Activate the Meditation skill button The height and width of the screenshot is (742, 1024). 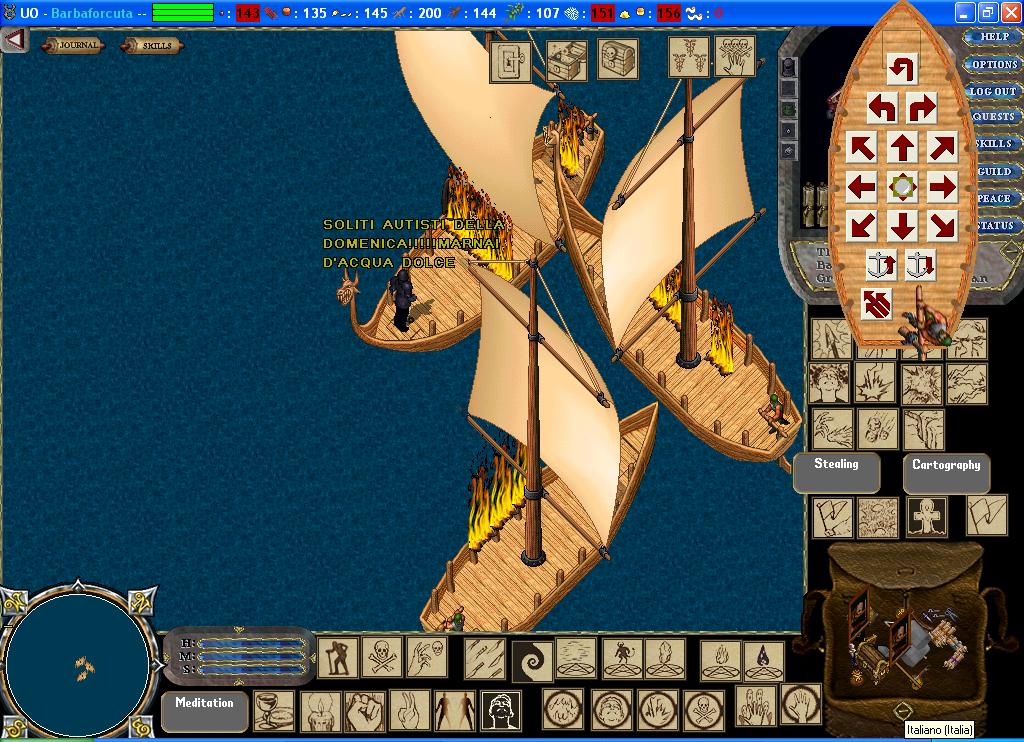click(x=204, y=711)
